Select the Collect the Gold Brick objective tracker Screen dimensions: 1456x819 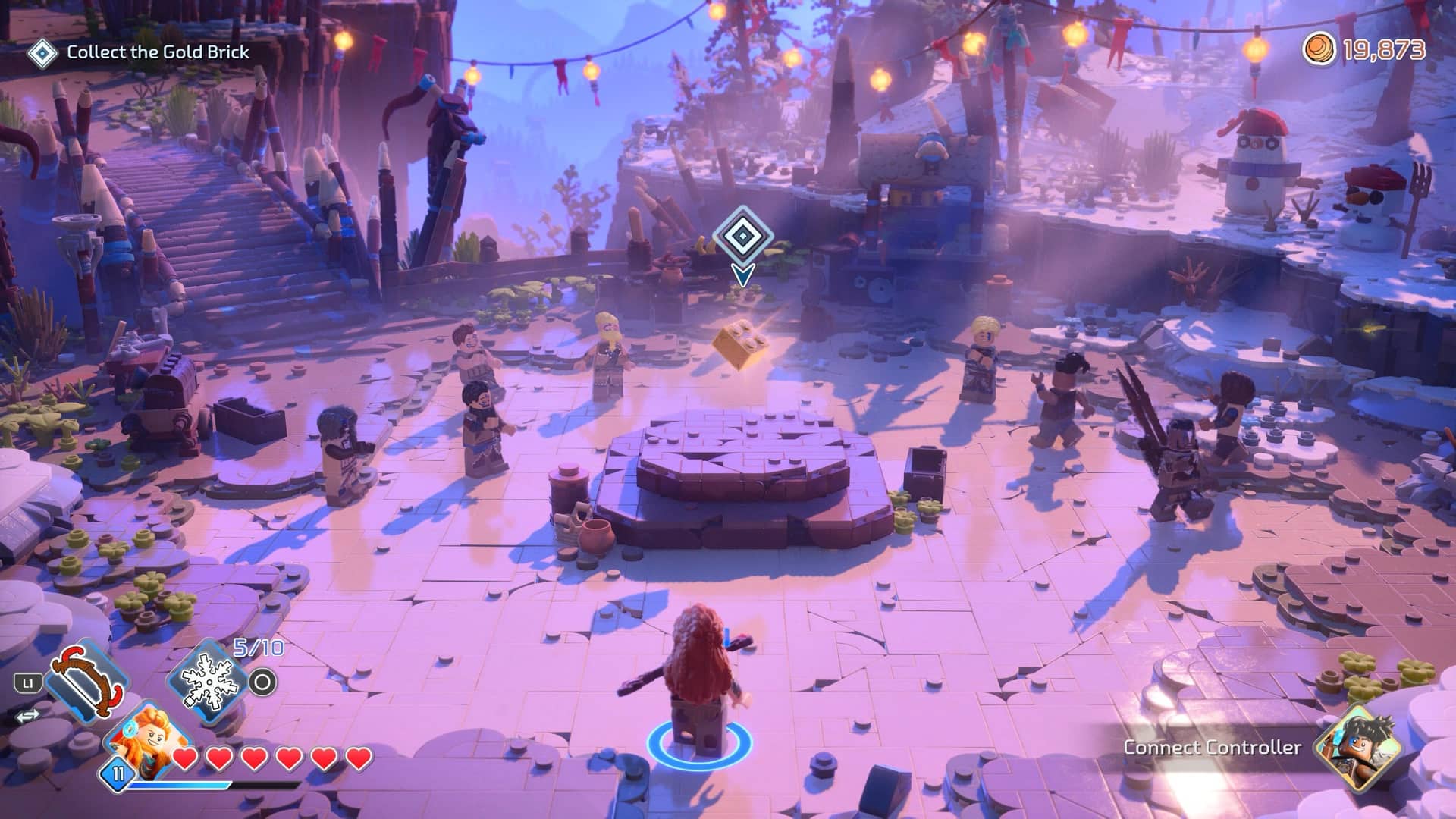pyautogui.click(x=140, y=52)
